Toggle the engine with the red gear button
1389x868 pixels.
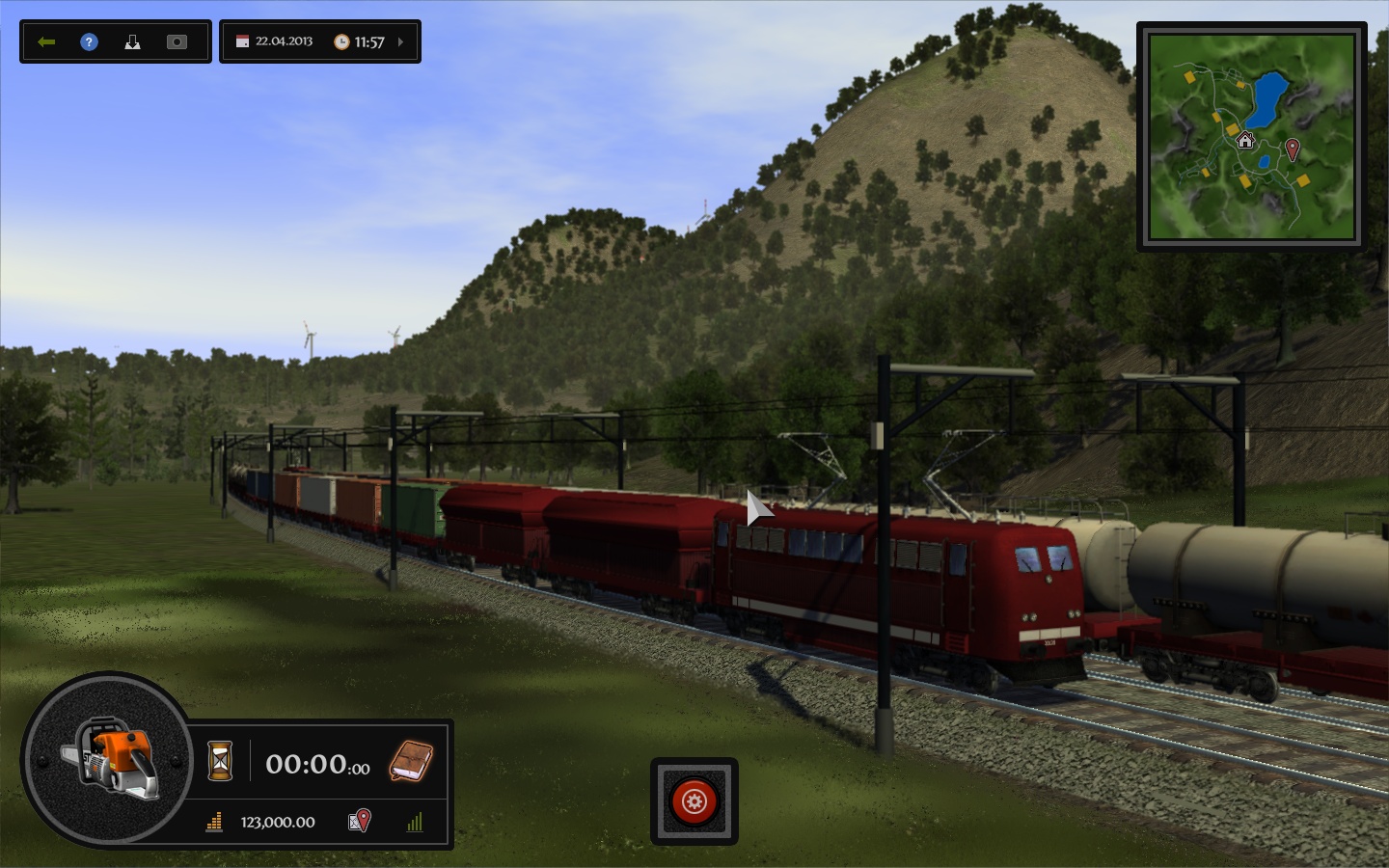(694, 800)
